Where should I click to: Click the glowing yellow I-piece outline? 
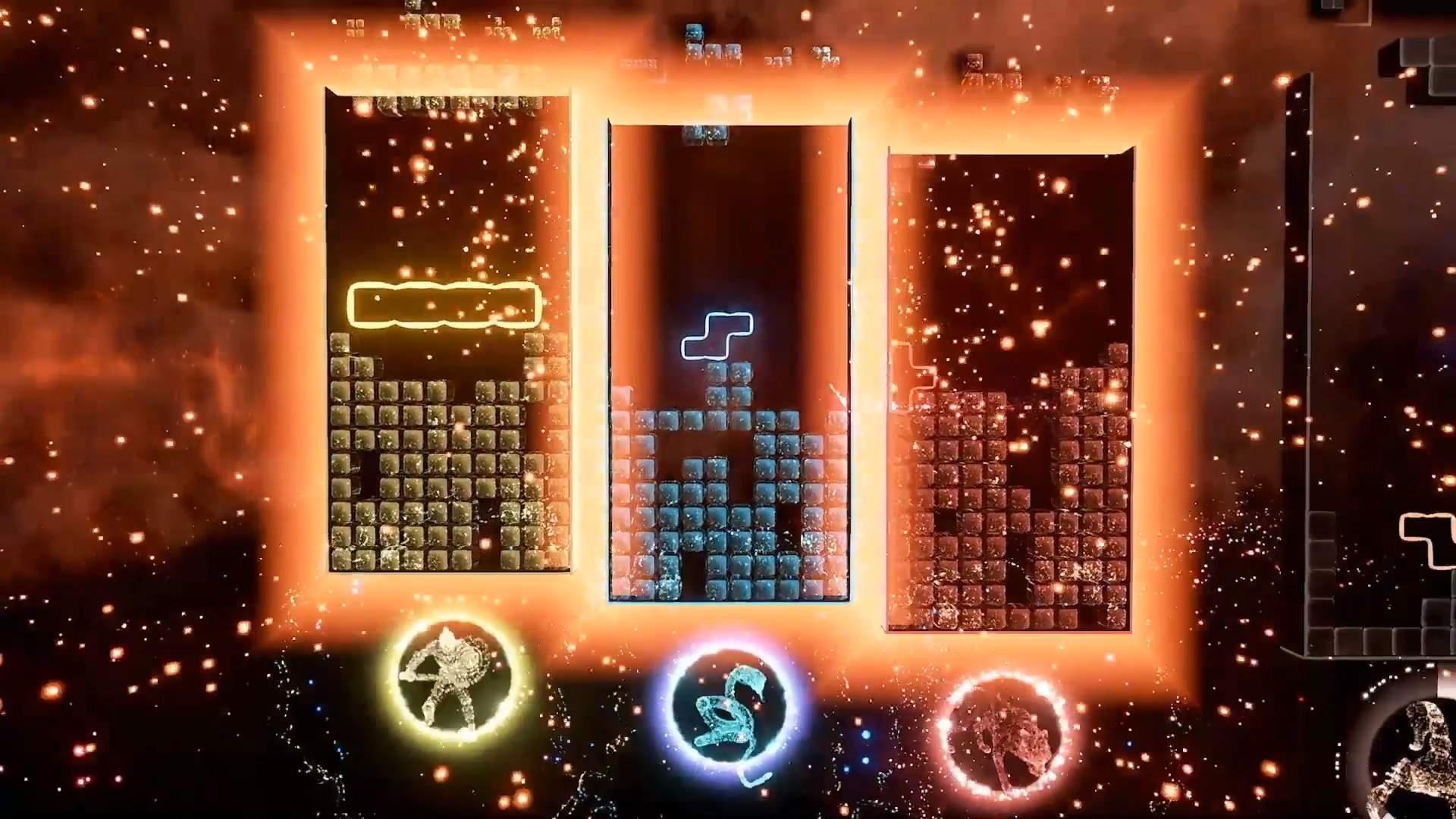click(x=442, y=303)
